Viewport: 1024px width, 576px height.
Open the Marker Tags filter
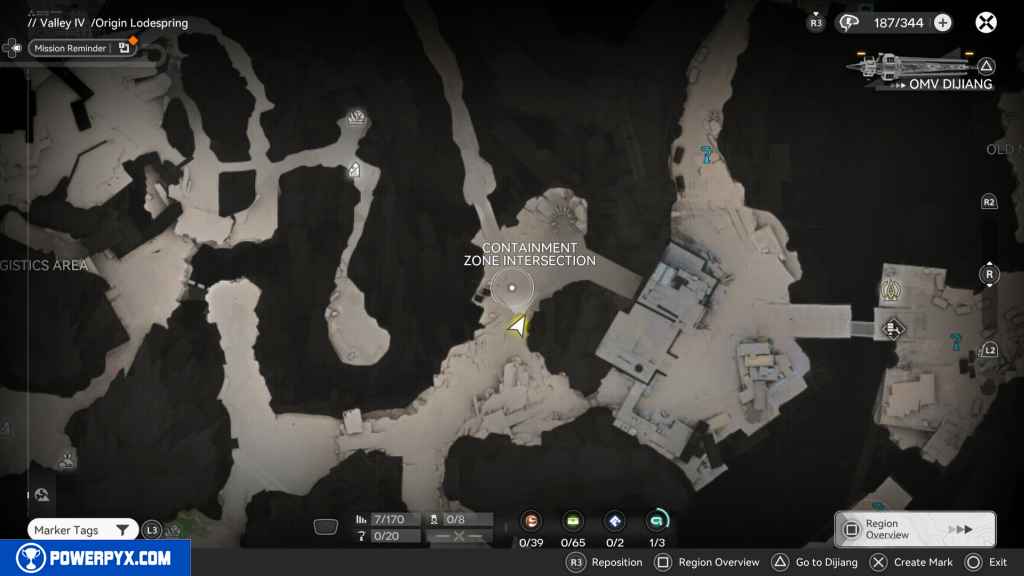(82, 530)
